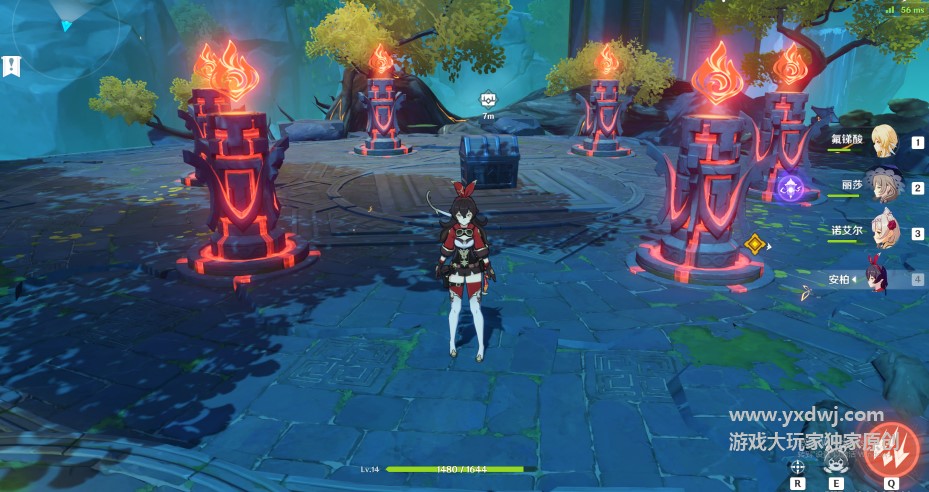
Task: Switch to party member 诺艾尔
Action: [884, 233]
